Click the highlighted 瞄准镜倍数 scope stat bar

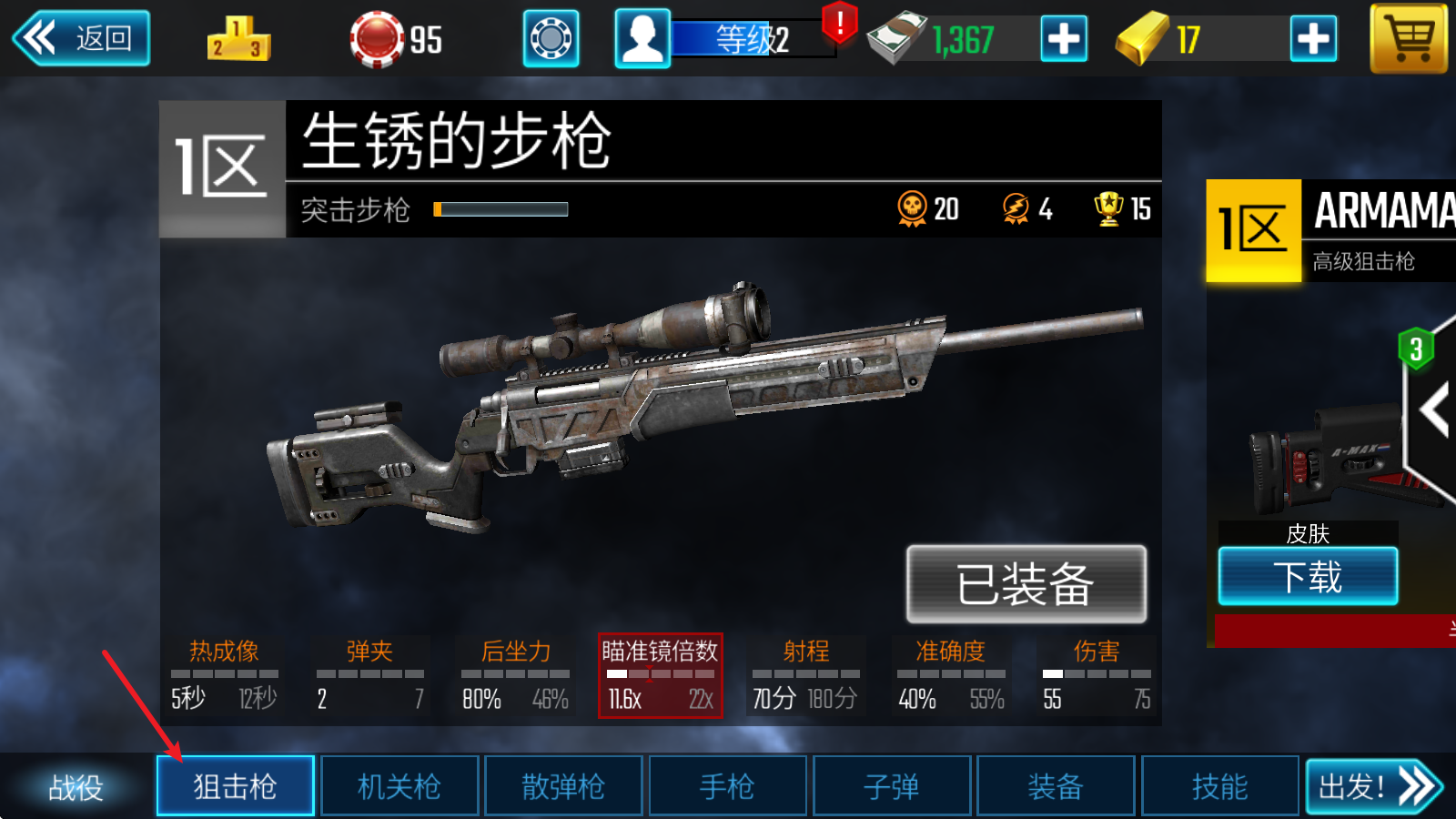(661, 677)
